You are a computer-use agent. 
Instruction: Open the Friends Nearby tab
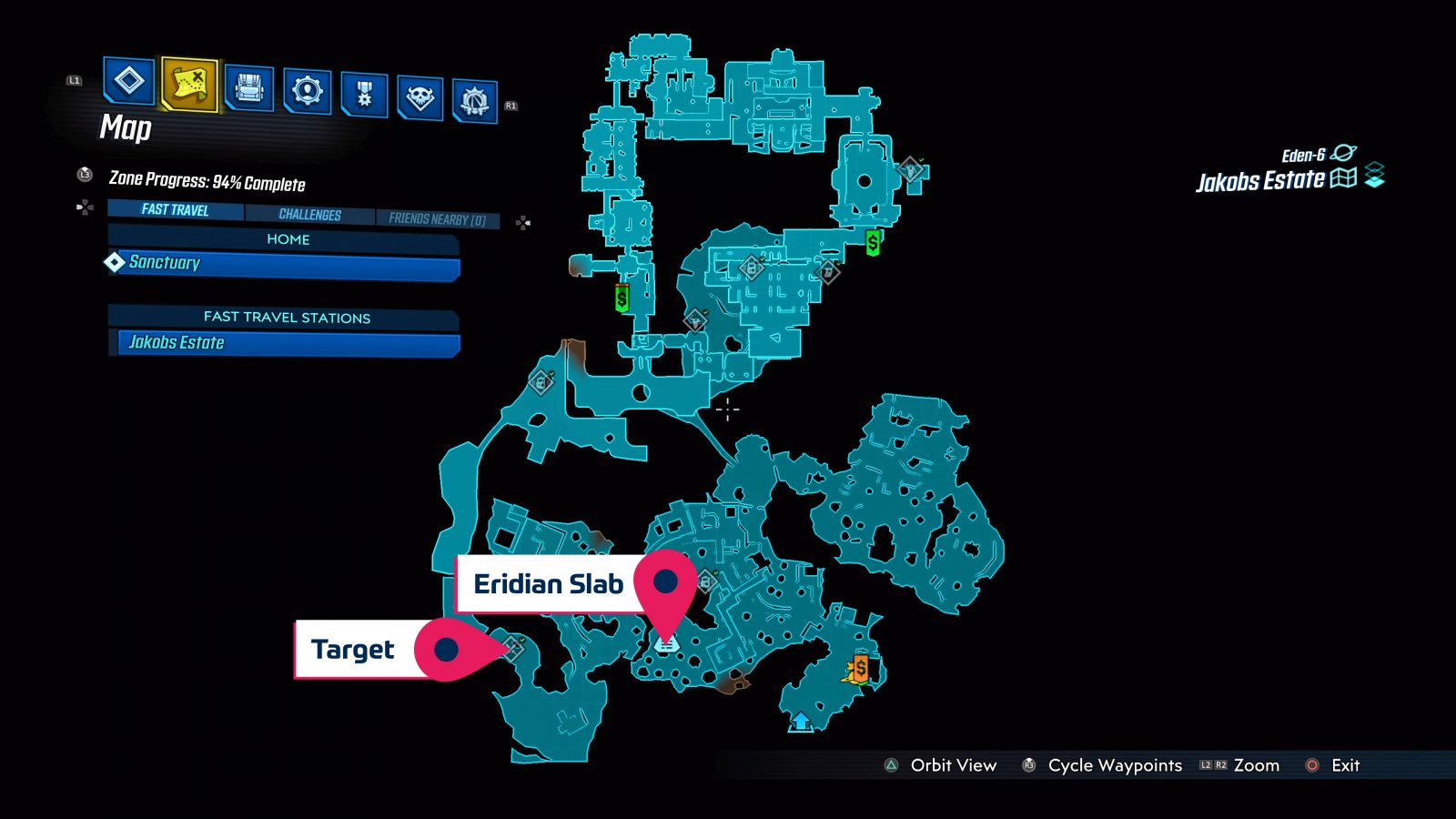point(439,219)
